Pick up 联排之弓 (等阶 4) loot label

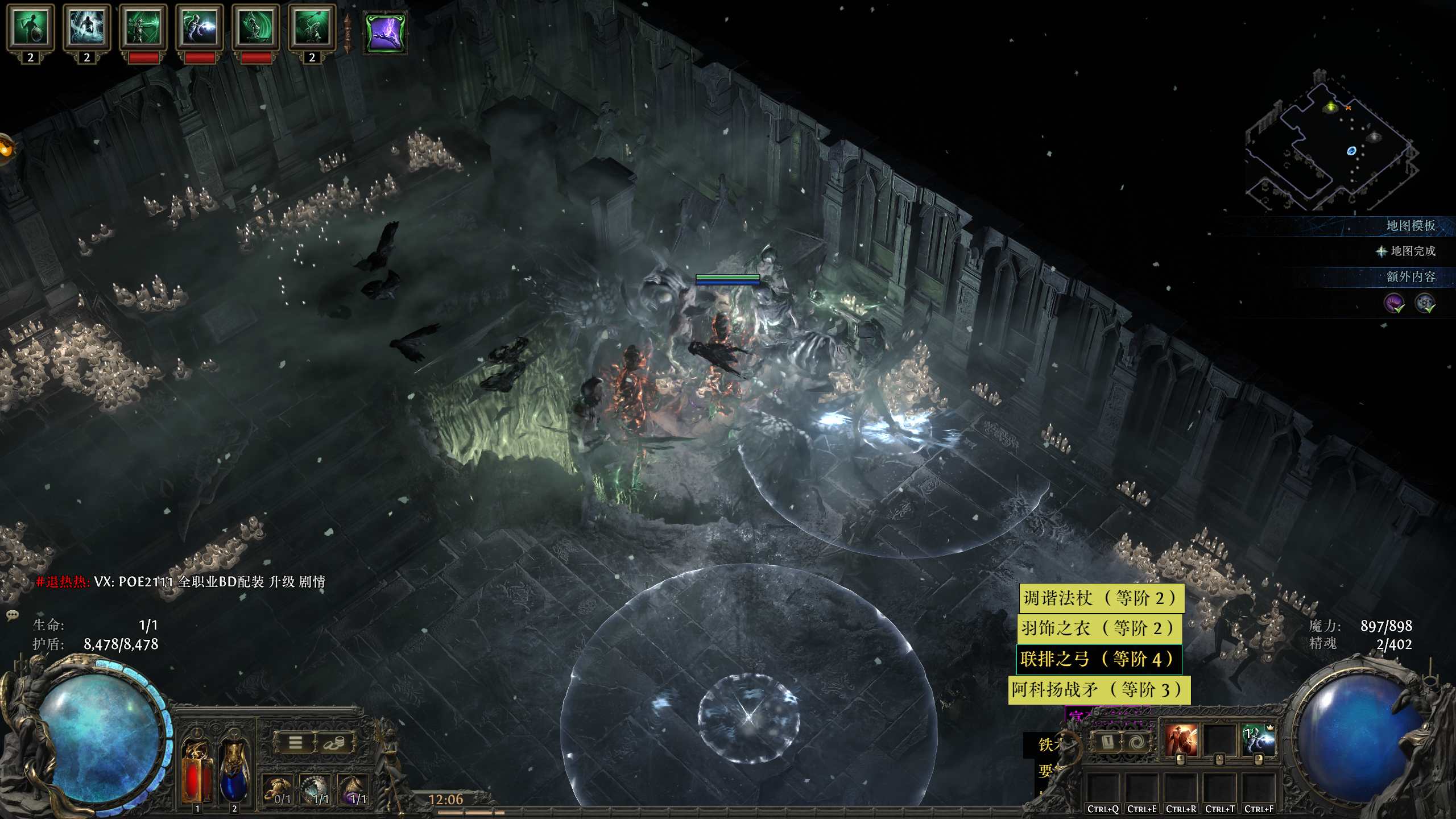click(1098, 659)
